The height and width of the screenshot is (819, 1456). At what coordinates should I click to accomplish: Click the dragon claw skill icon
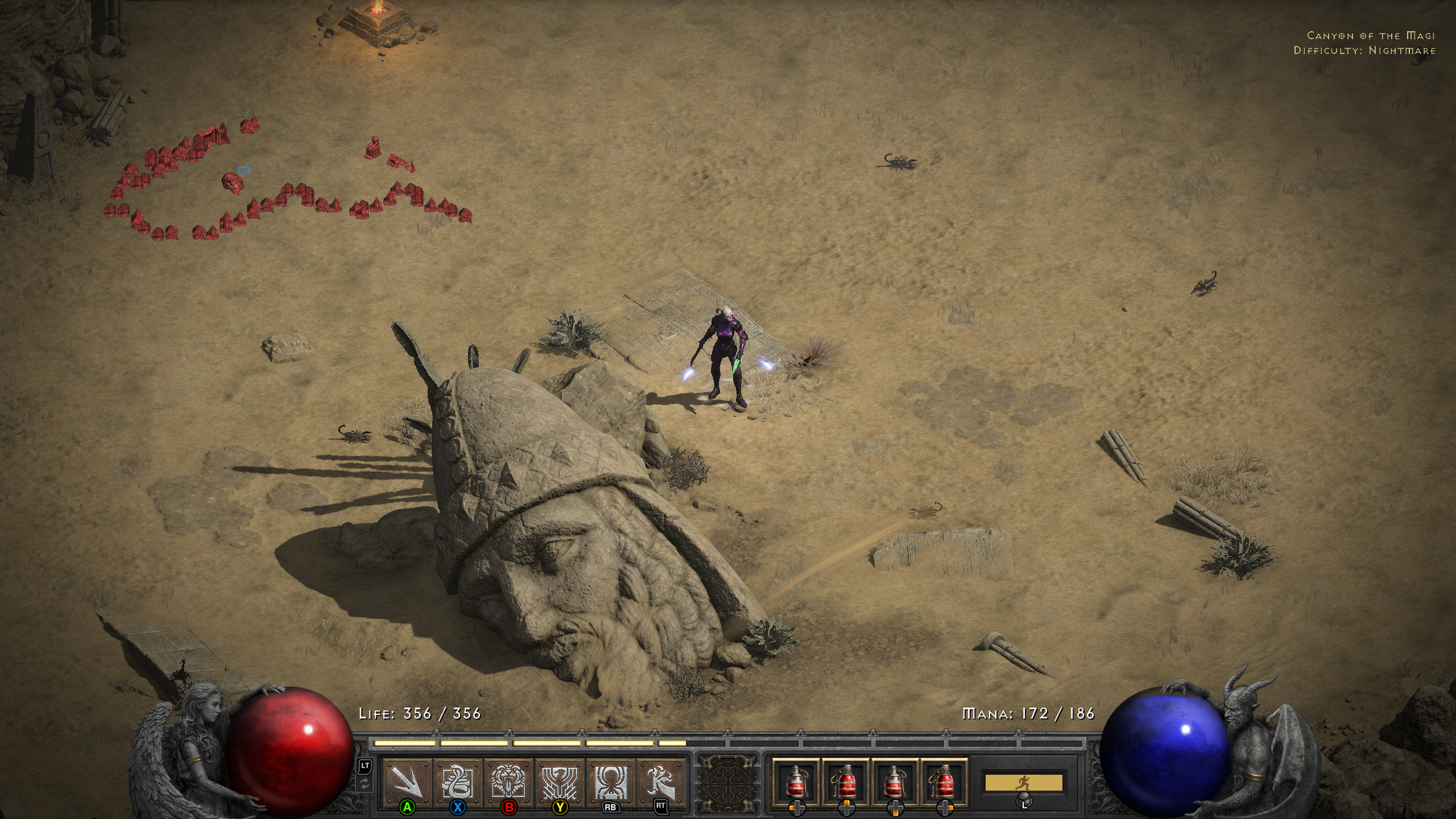click(x=661, y=781)
